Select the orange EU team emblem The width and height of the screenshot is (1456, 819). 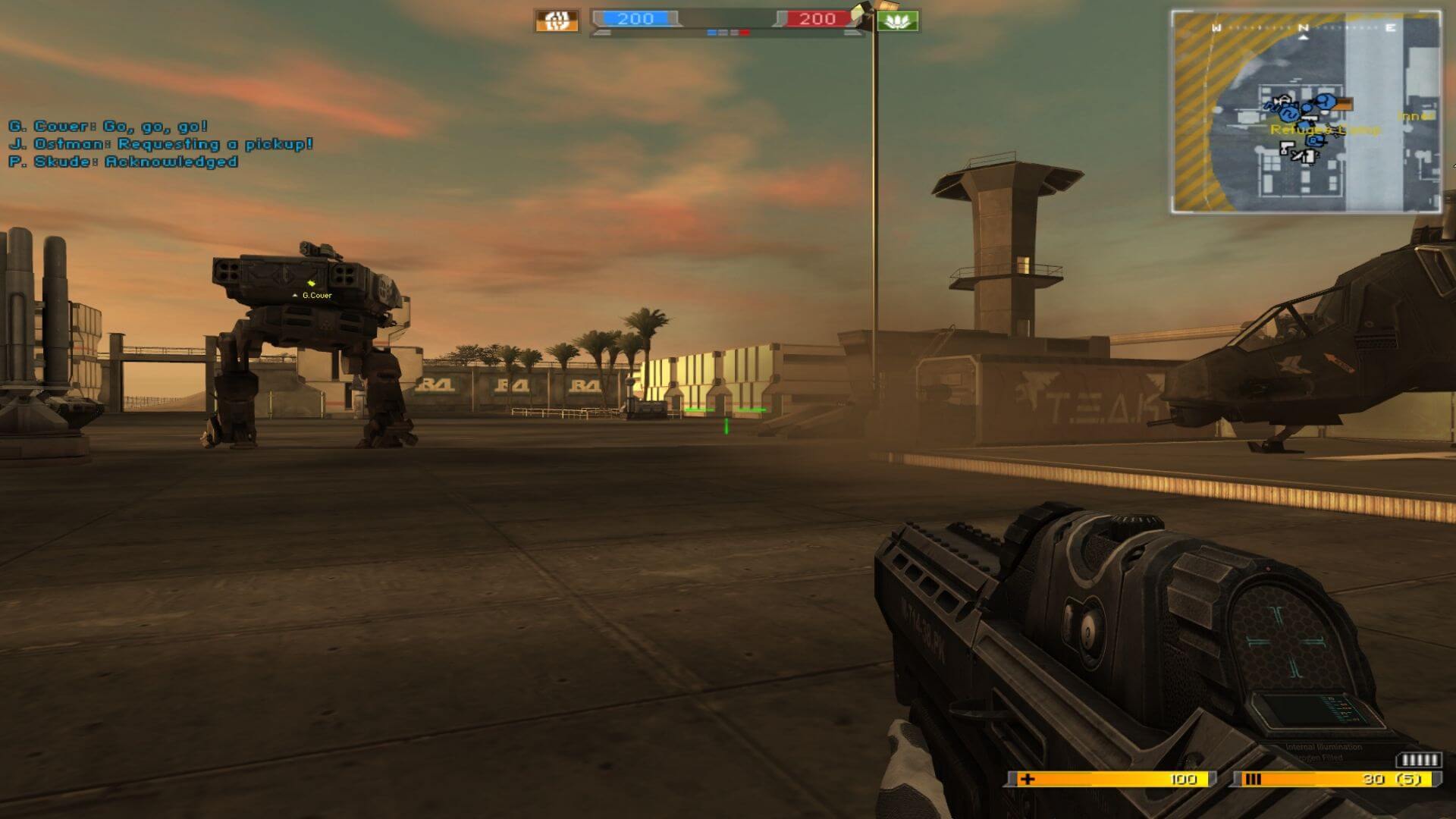[x=557, y=20]
